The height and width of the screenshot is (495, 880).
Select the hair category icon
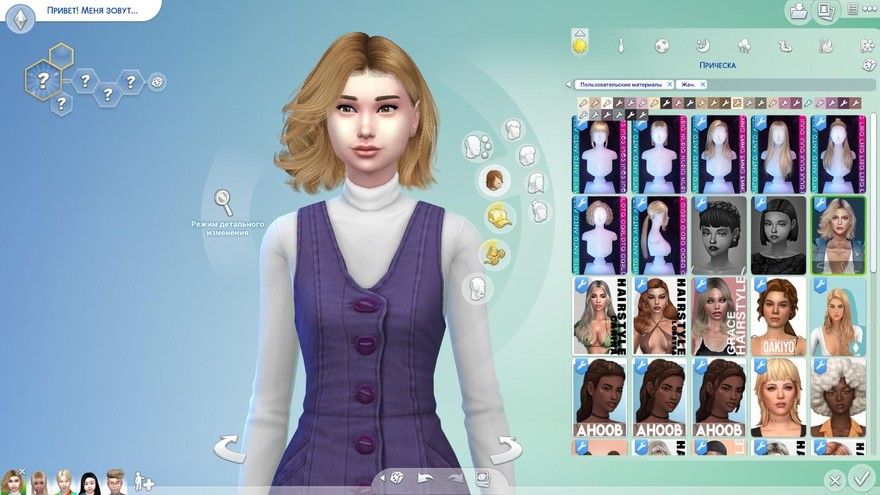pyautogui.click(x=494, y=181)
